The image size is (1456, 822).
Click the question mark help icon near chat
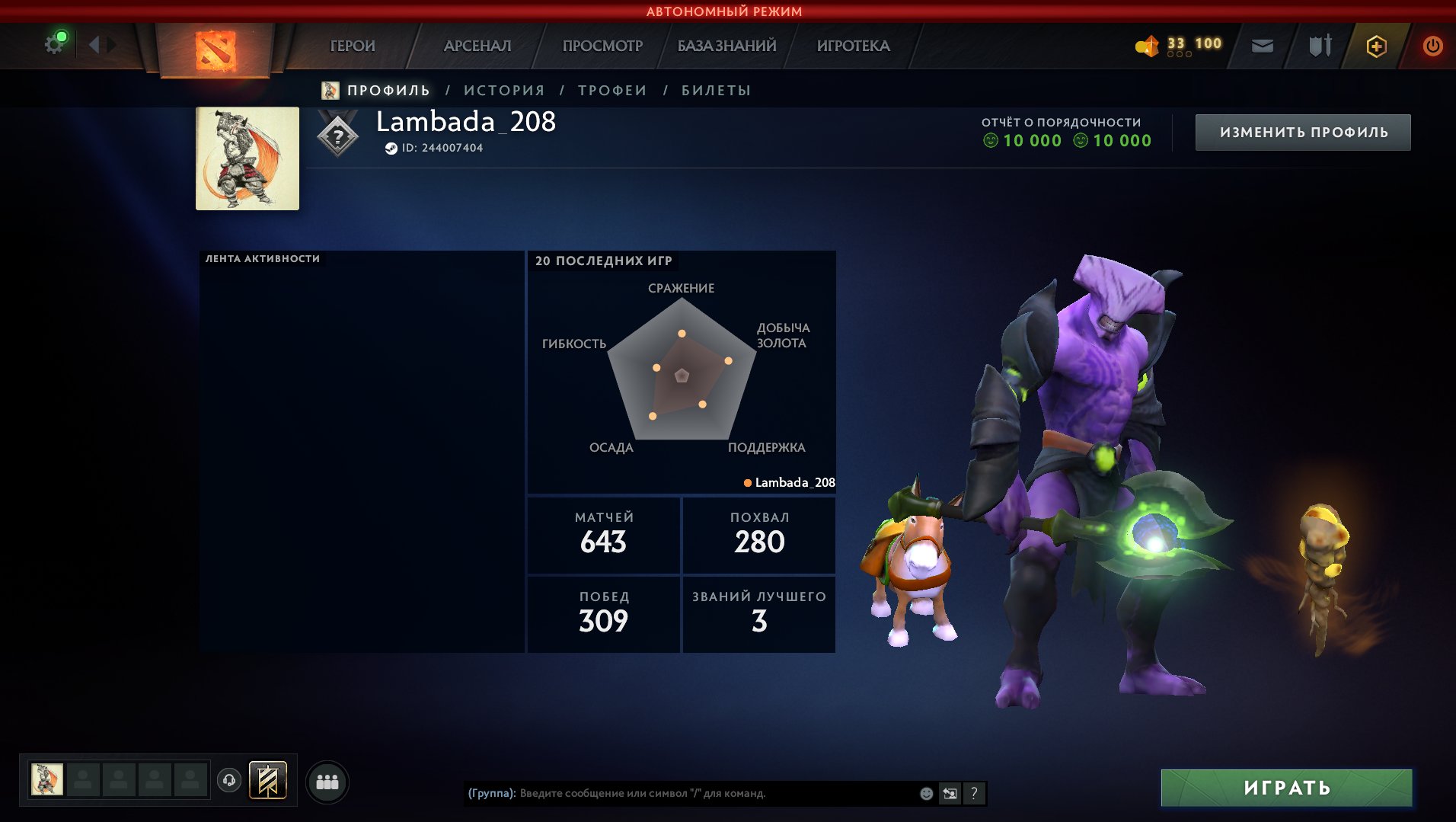(x=973, y=792)
